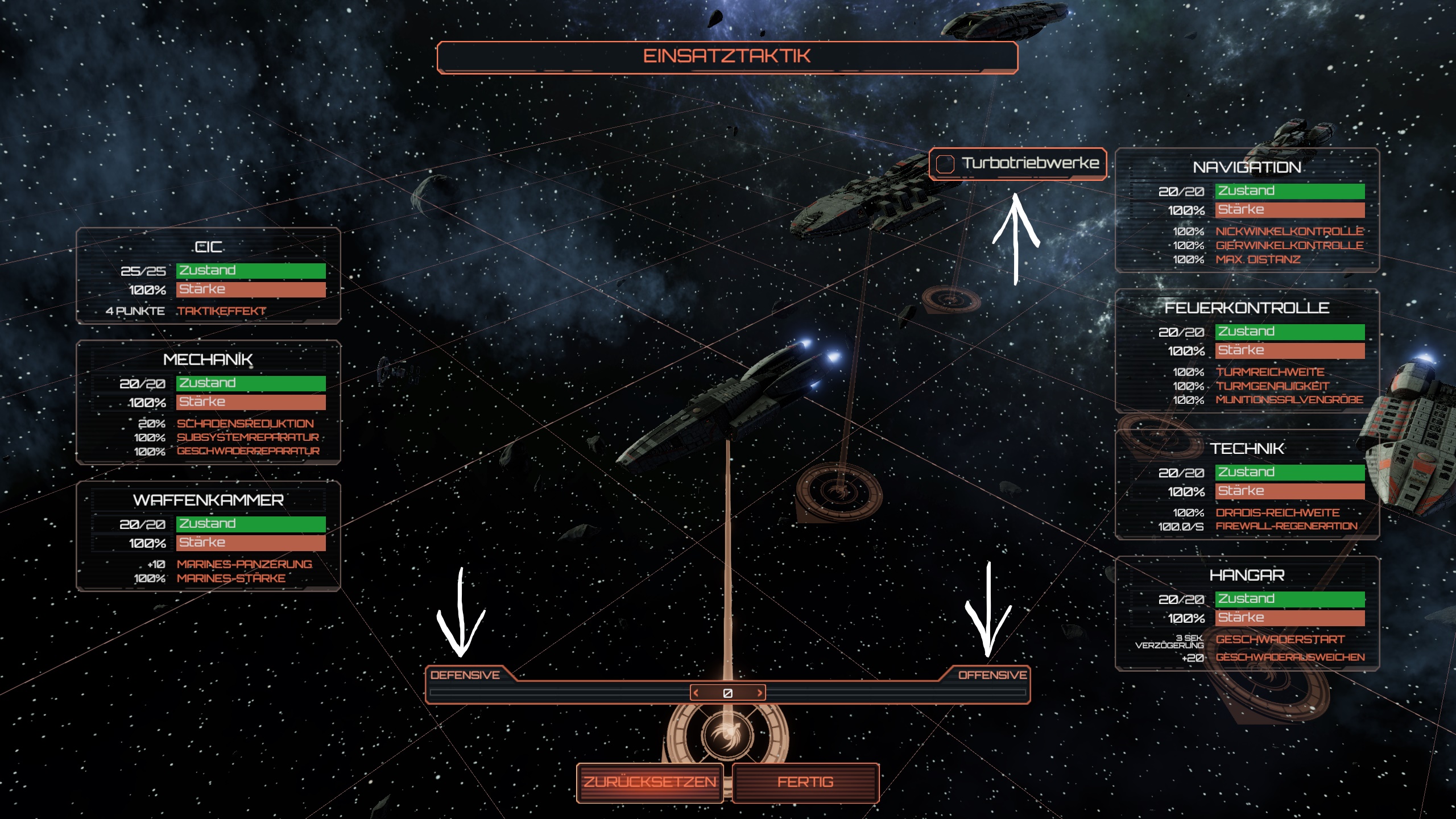Click the DEFENSIVE label on the tactic bar
This screenshot has height=819, width=1456.
coord(465,675)
